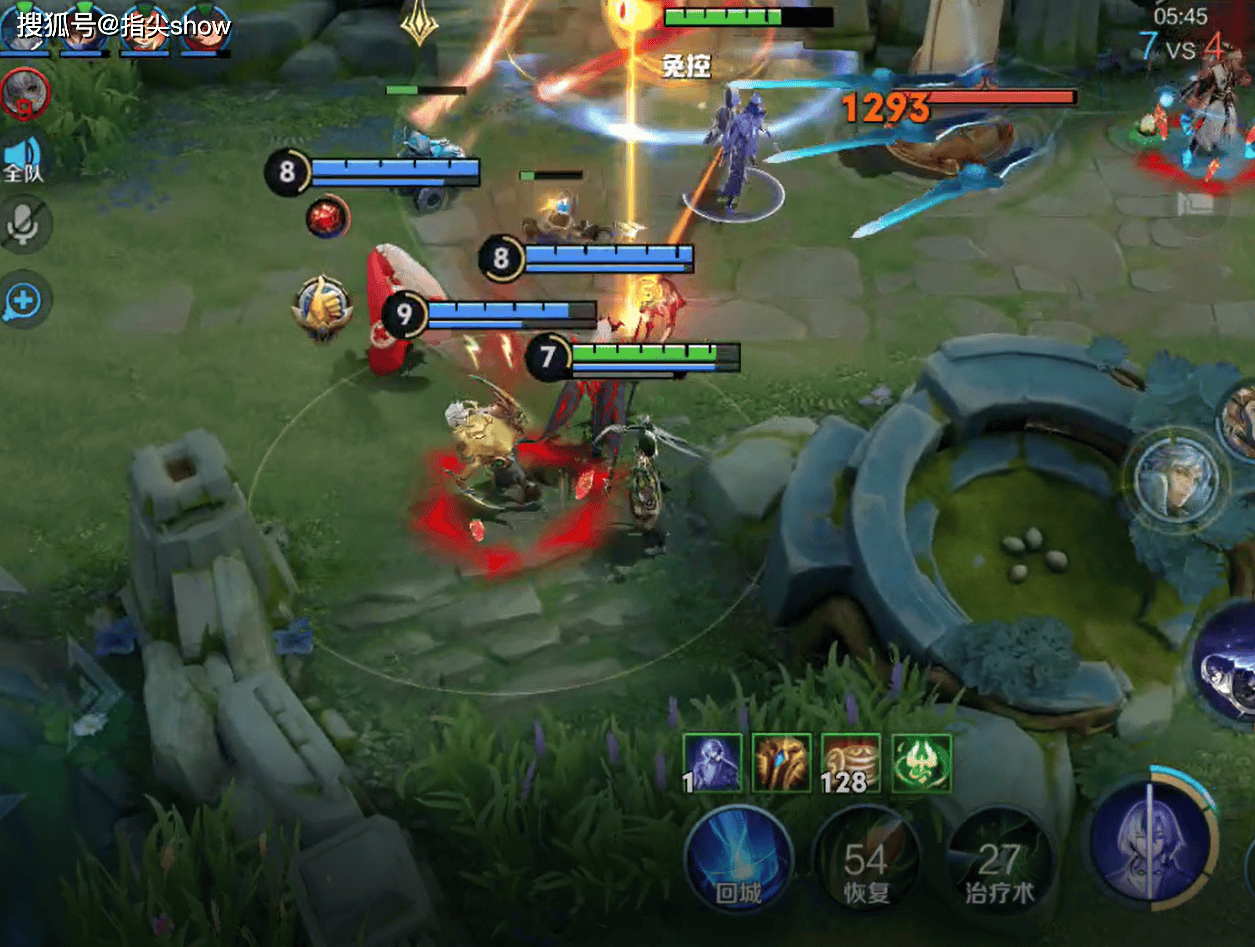
Task: Toggle the 全队 team speaker
Action: tap(22, 160)
